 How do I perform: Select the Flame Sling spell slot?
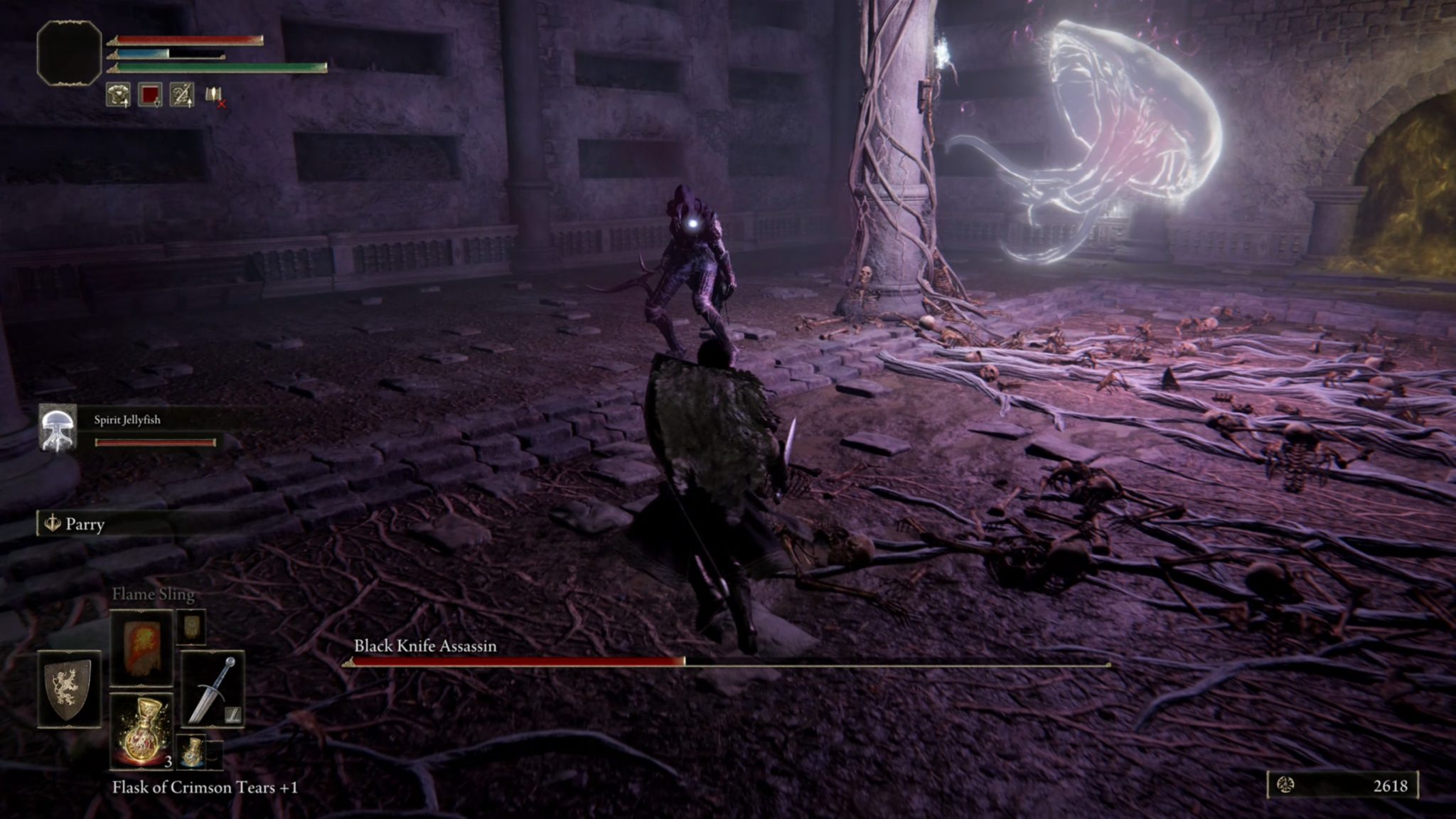coord(141,647)
